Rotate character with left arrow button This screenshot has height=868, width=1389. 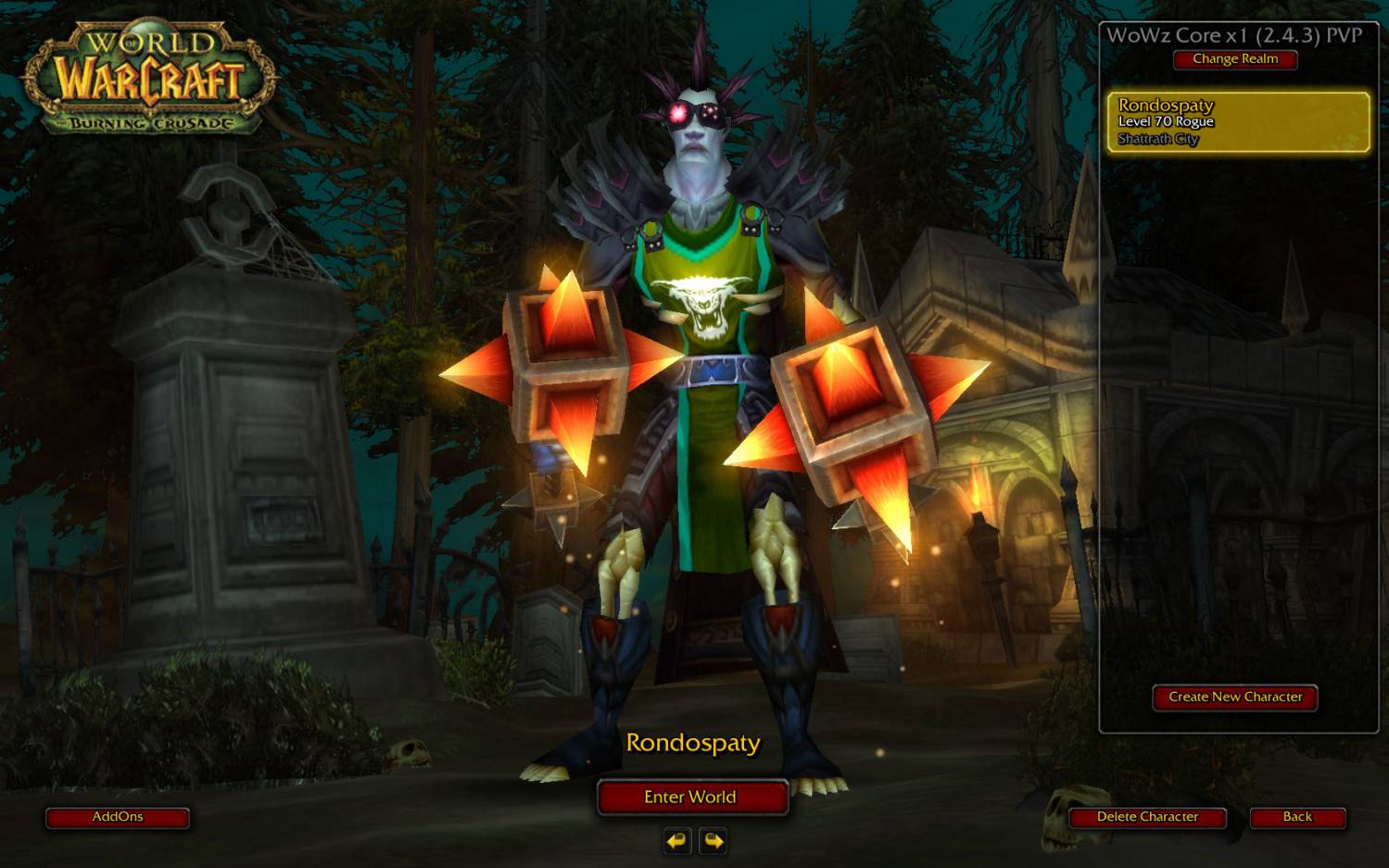pyautogui.click(x=677, y=840)
